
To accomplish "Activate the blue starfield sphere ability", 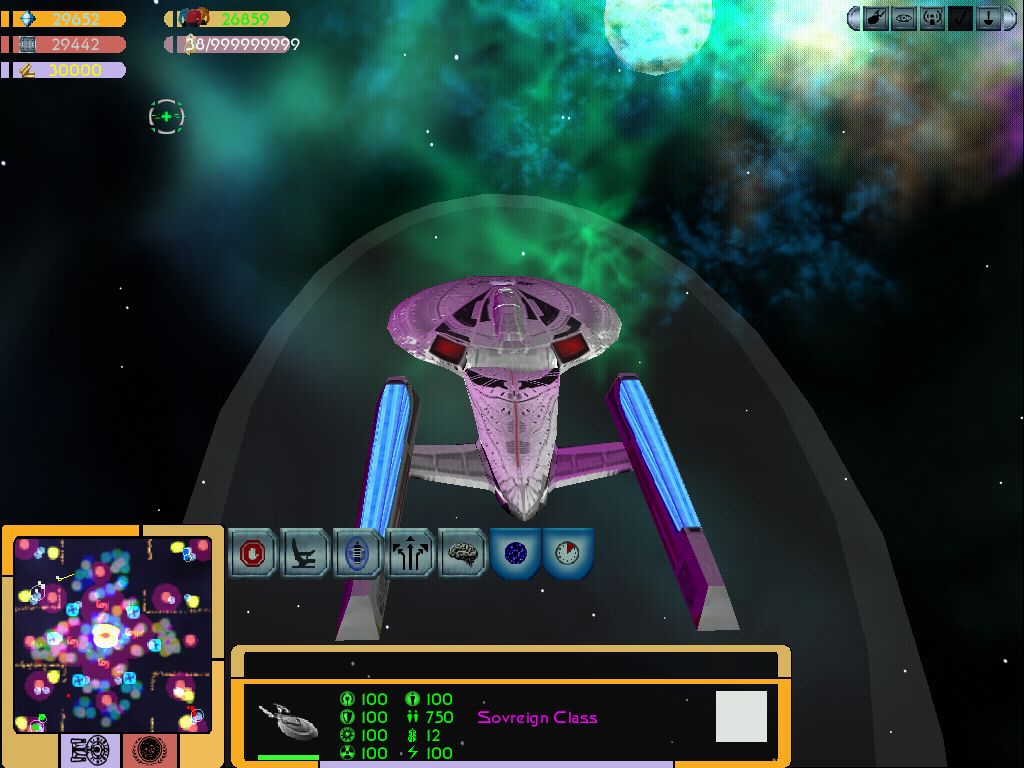I will coord(515,553).
